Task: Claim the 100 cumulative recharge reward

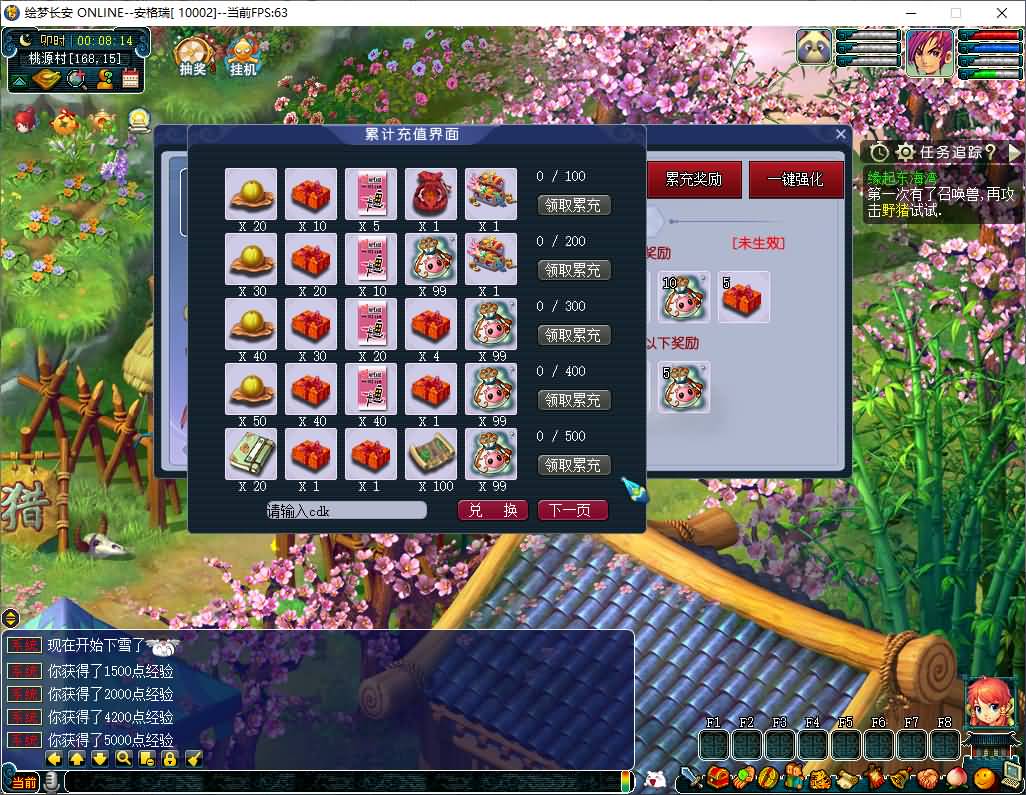Action: tap(574, 206)
